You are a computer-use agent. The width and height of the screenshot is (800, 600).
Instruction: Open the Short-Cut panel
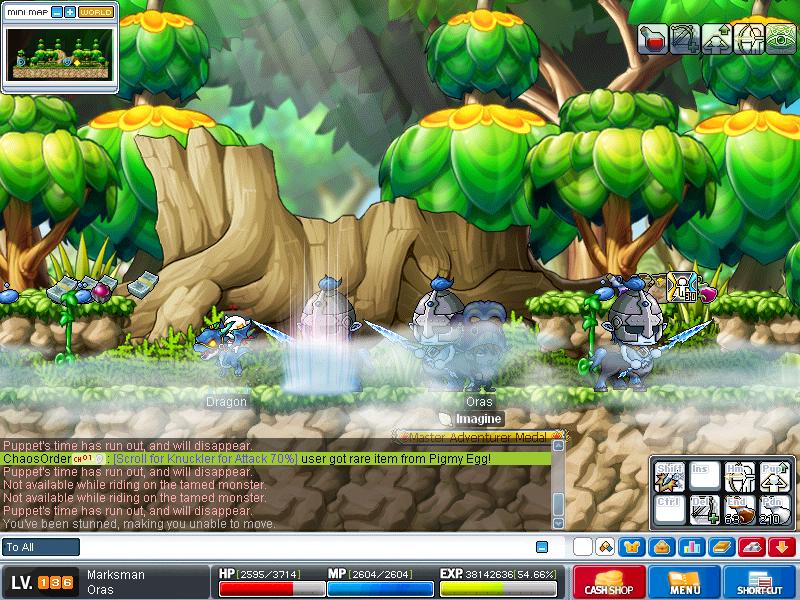pos(760,582)
